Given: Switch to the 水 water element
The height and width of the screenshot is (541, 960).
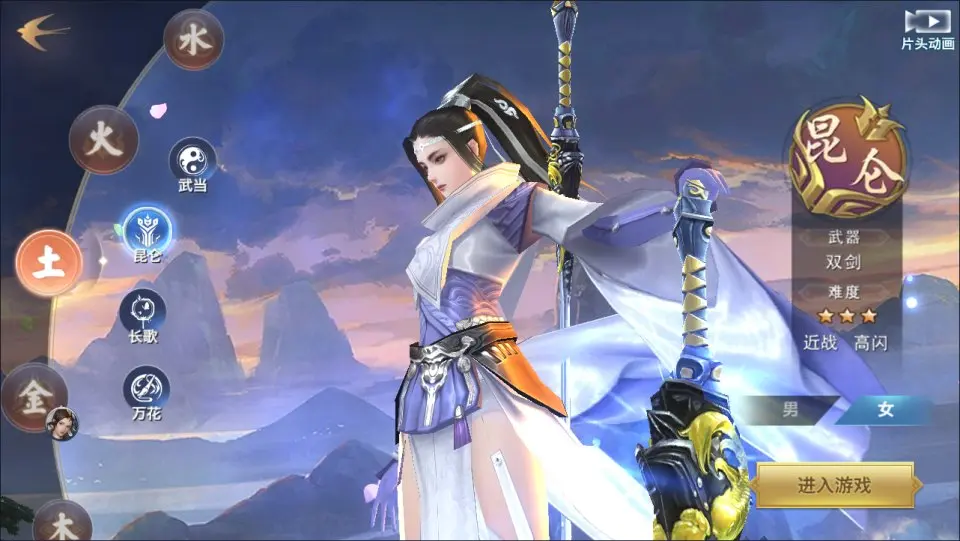Looking at the screenshot, I should tap(192, 40).
